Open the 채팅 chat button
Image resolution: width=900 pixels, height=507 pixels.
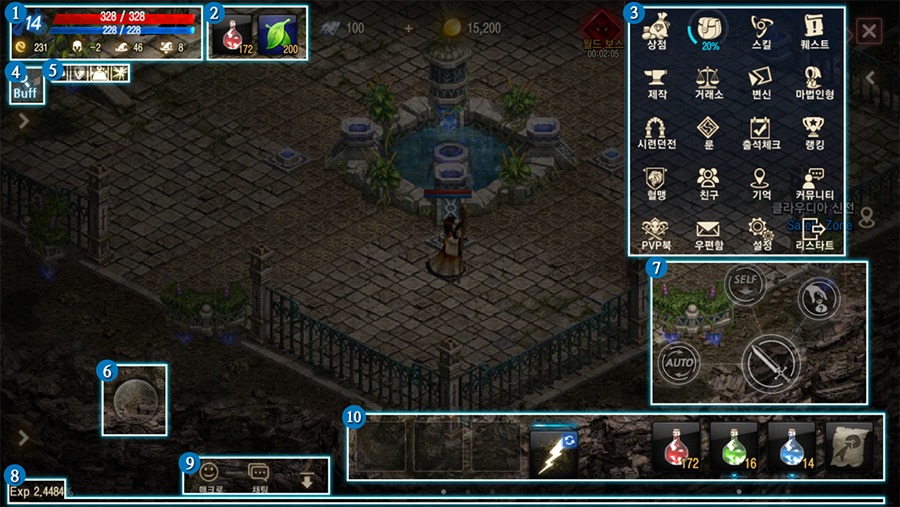click(x=258, y=473)
